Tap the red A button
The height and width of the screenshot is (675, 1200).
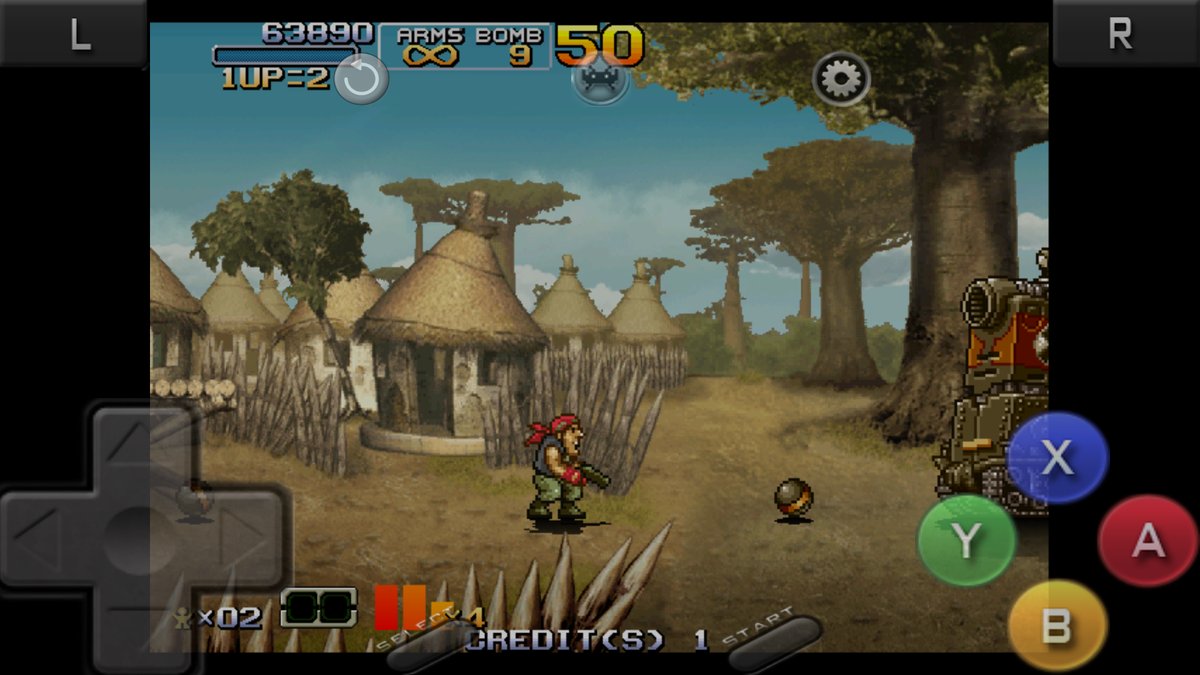(1147, 540)
